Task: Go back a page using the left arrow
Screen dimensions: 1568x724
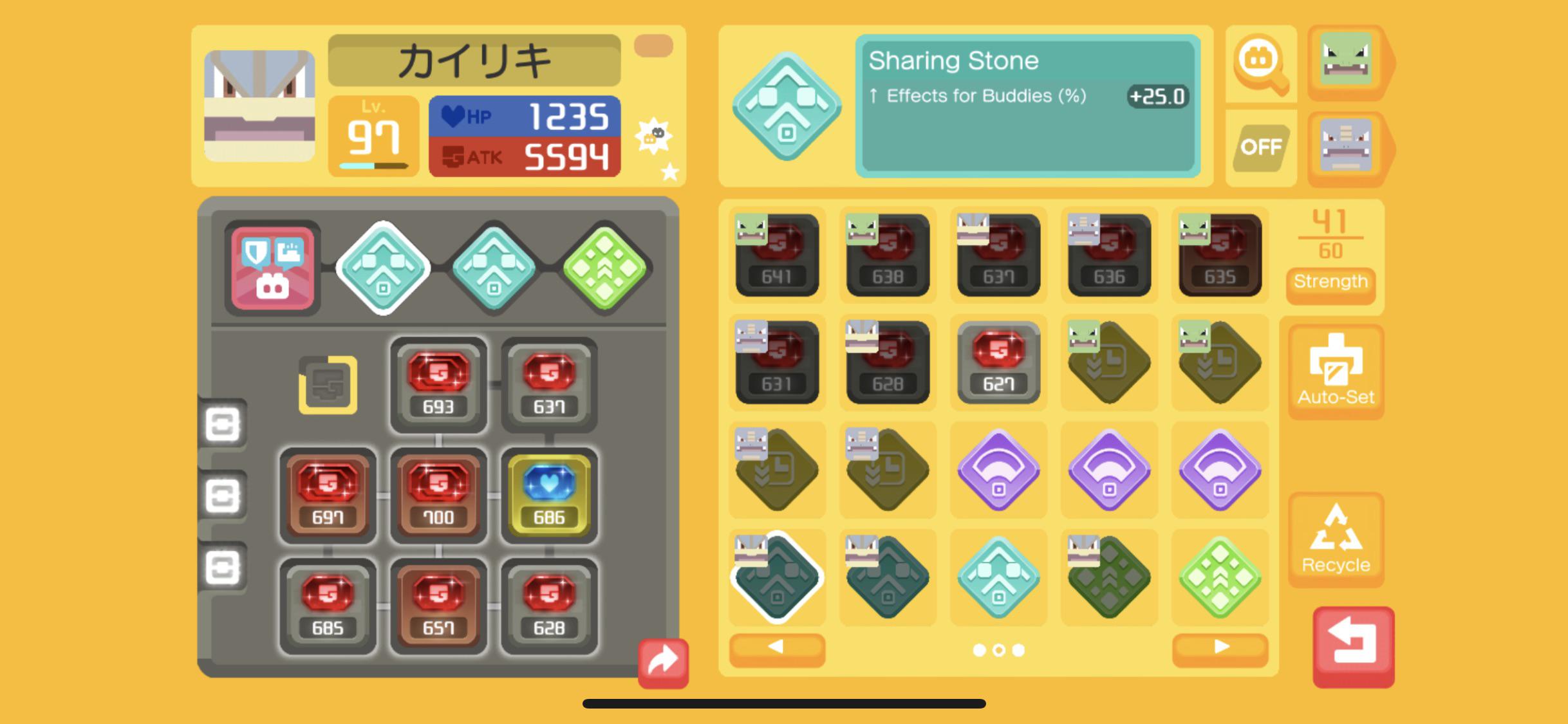Action: pyautogui.click(x=776, y=649)
